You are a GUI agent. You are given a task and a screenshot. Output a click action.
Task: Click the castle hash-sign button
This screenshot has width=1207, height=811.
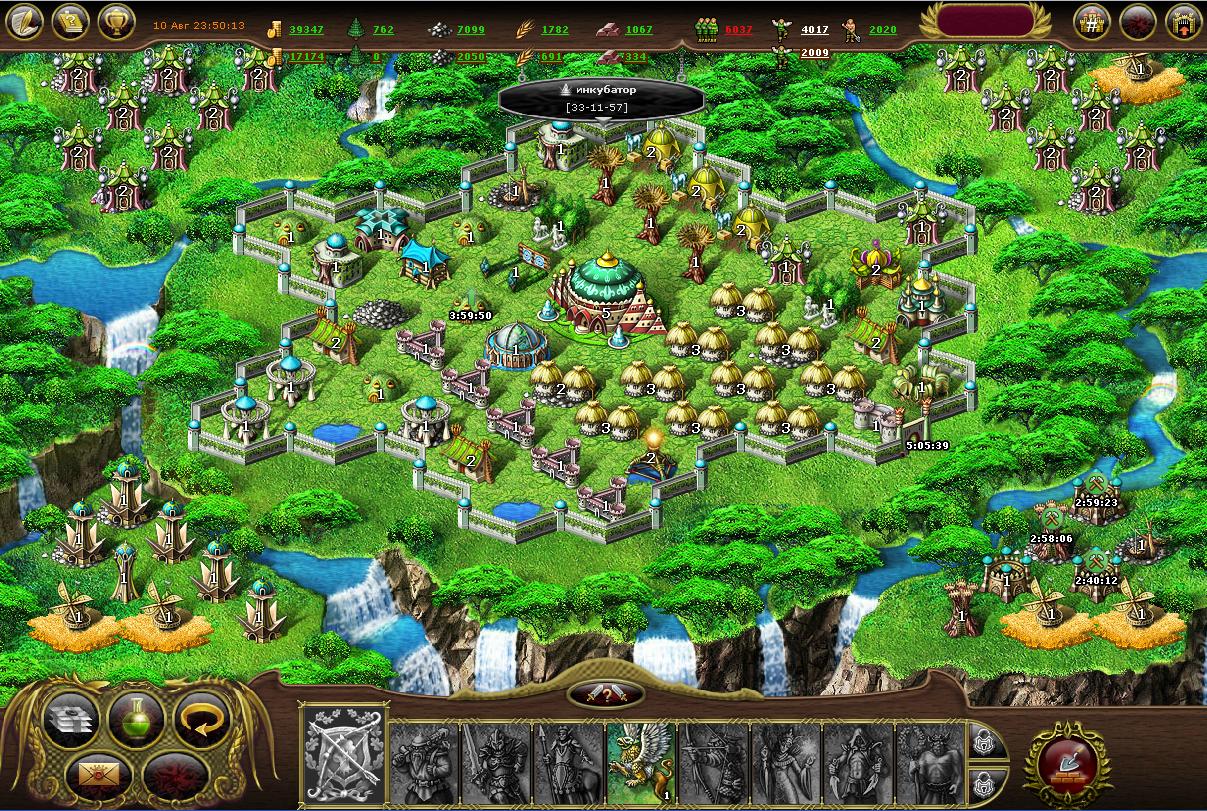pyautogui.click(x=1093, y=21)
